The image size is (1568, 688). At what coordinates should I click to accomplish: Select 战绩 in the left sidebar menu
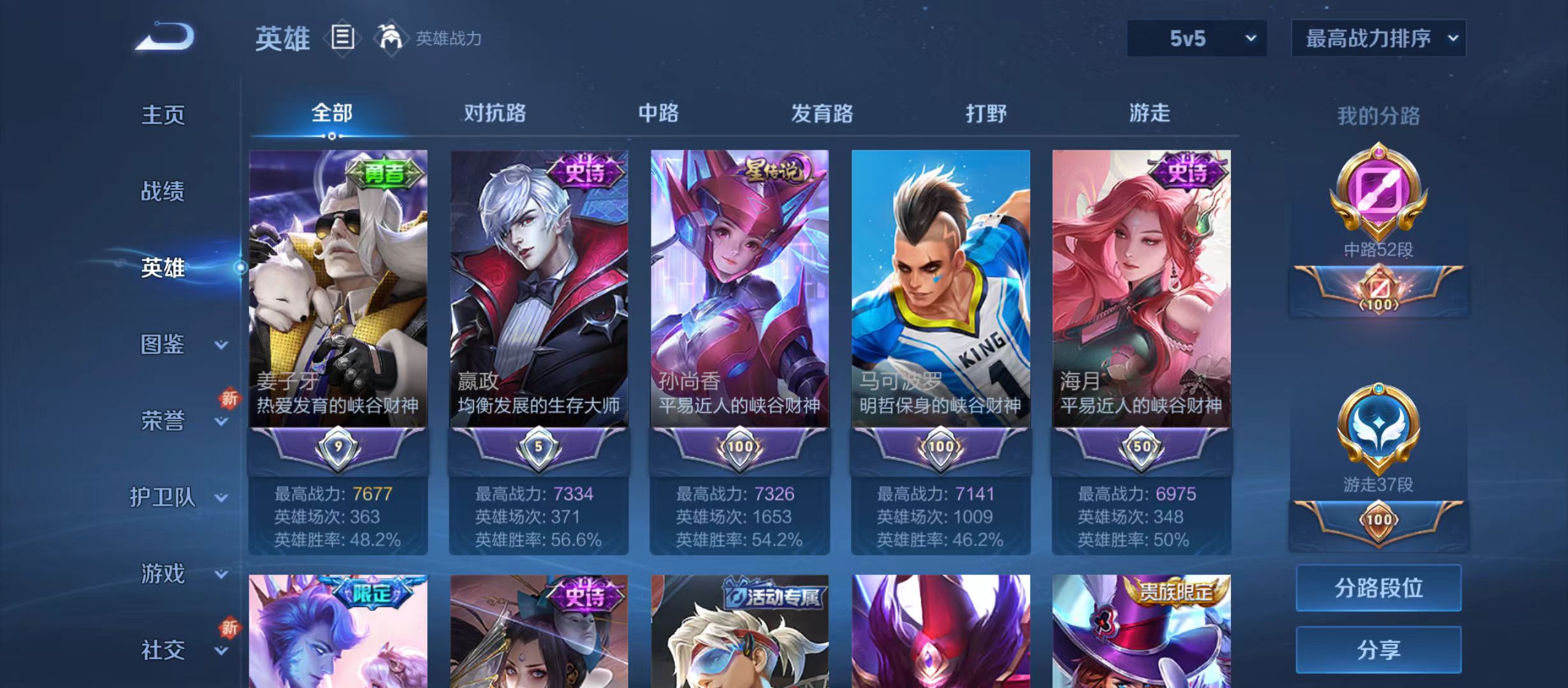coord(164,192)
